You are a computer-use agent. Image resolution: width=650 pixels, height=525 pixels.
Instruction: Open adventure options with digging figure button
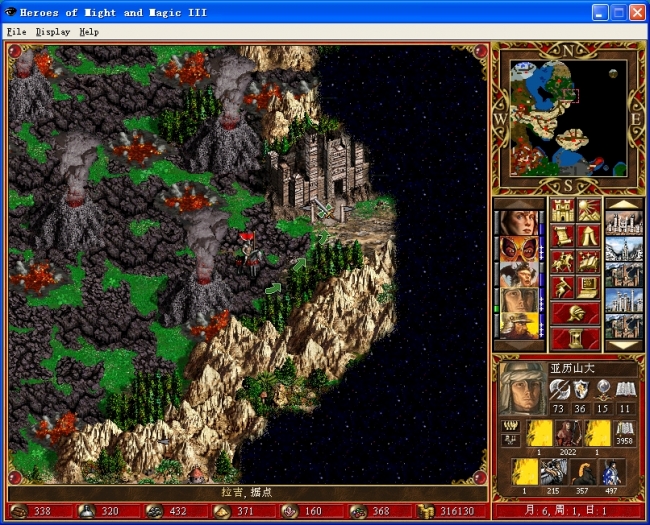(x=563, y=288)
